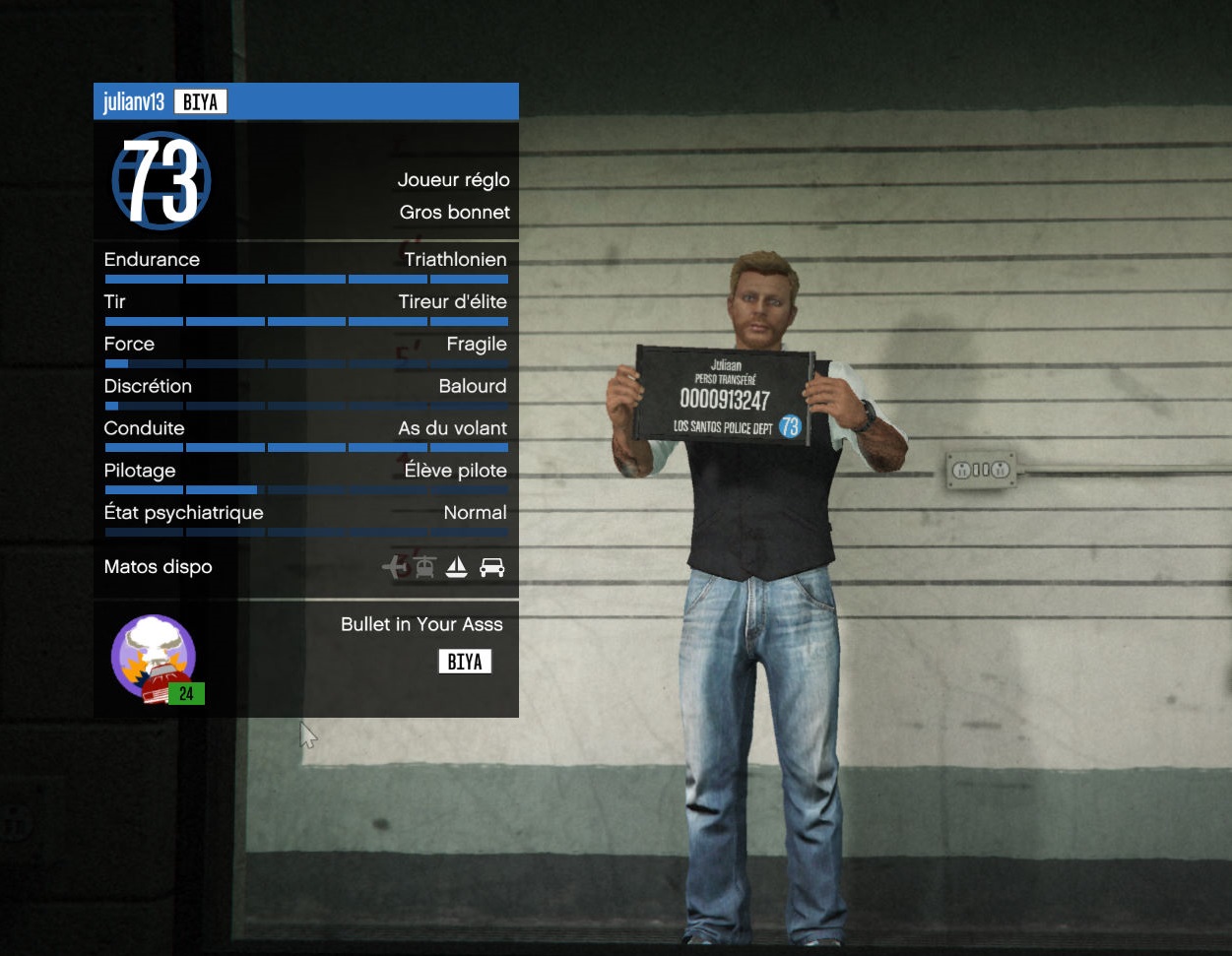The height and width of the screenshot is (956, 1232).
Task: Click the julianv13 player name header
Action: coord(134,102)
